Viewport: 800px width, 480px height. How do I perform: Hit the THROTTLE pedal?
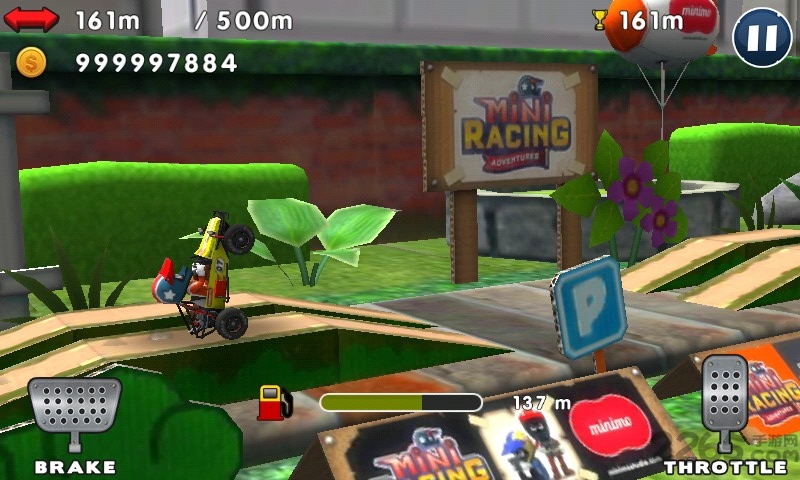(725, 401)
